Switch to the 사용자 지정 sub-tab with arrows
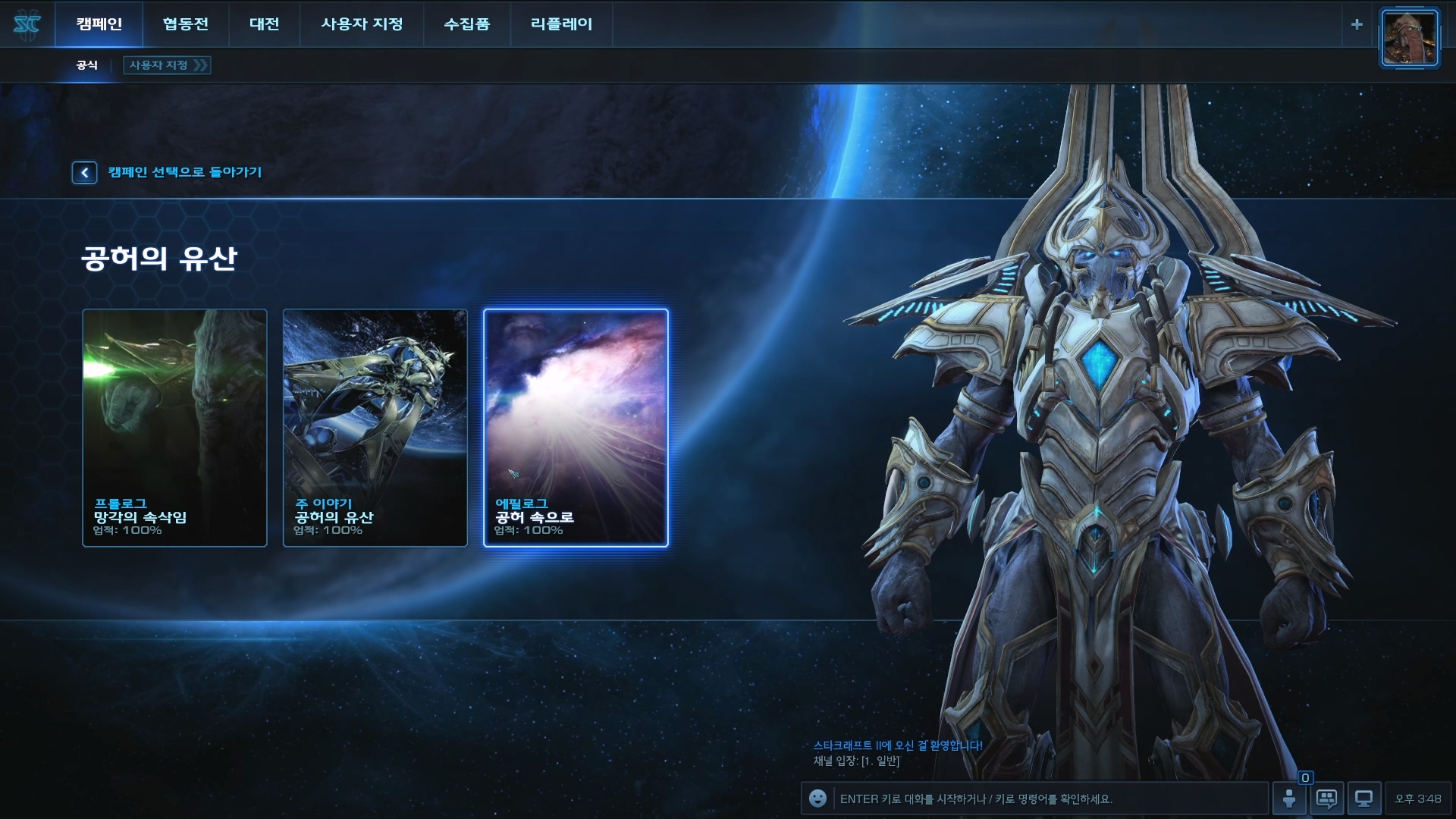1456x819 pixels. tap(167, 65)
